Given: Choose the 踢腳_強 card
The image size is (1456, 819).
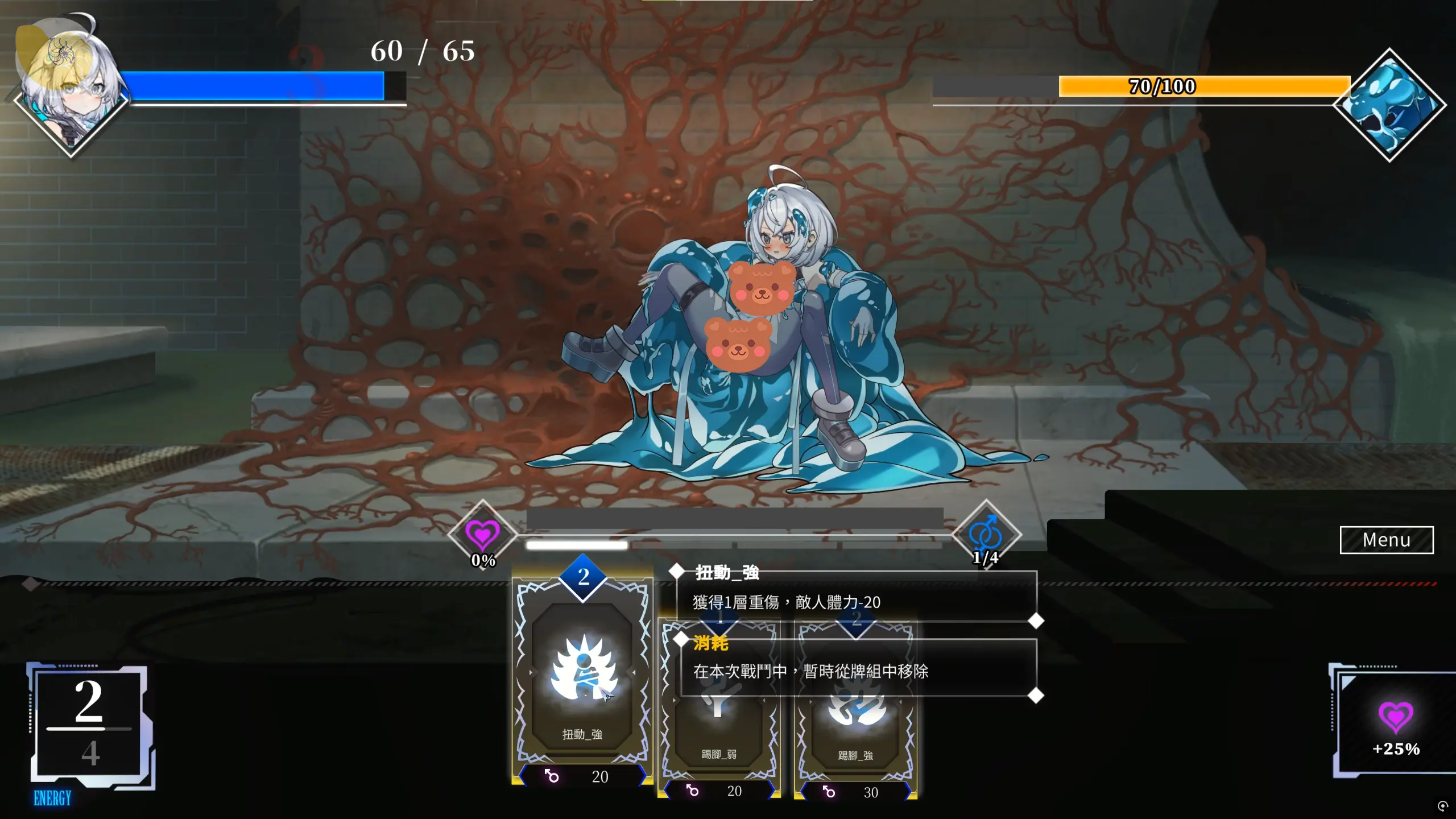Looking at the screenshot, I should [855, 734].
